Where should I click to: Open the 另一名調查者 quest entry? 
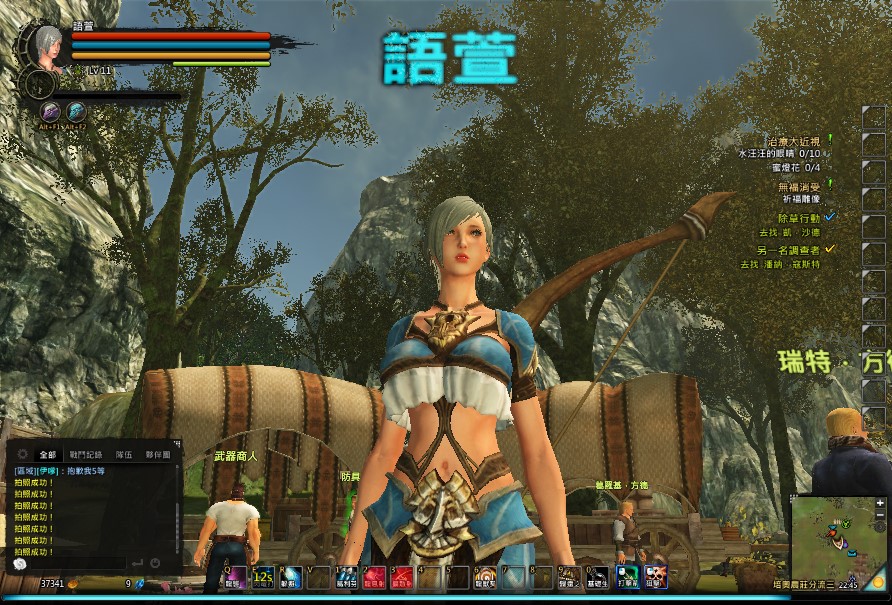pyautogui.click(x=790, y=249)
